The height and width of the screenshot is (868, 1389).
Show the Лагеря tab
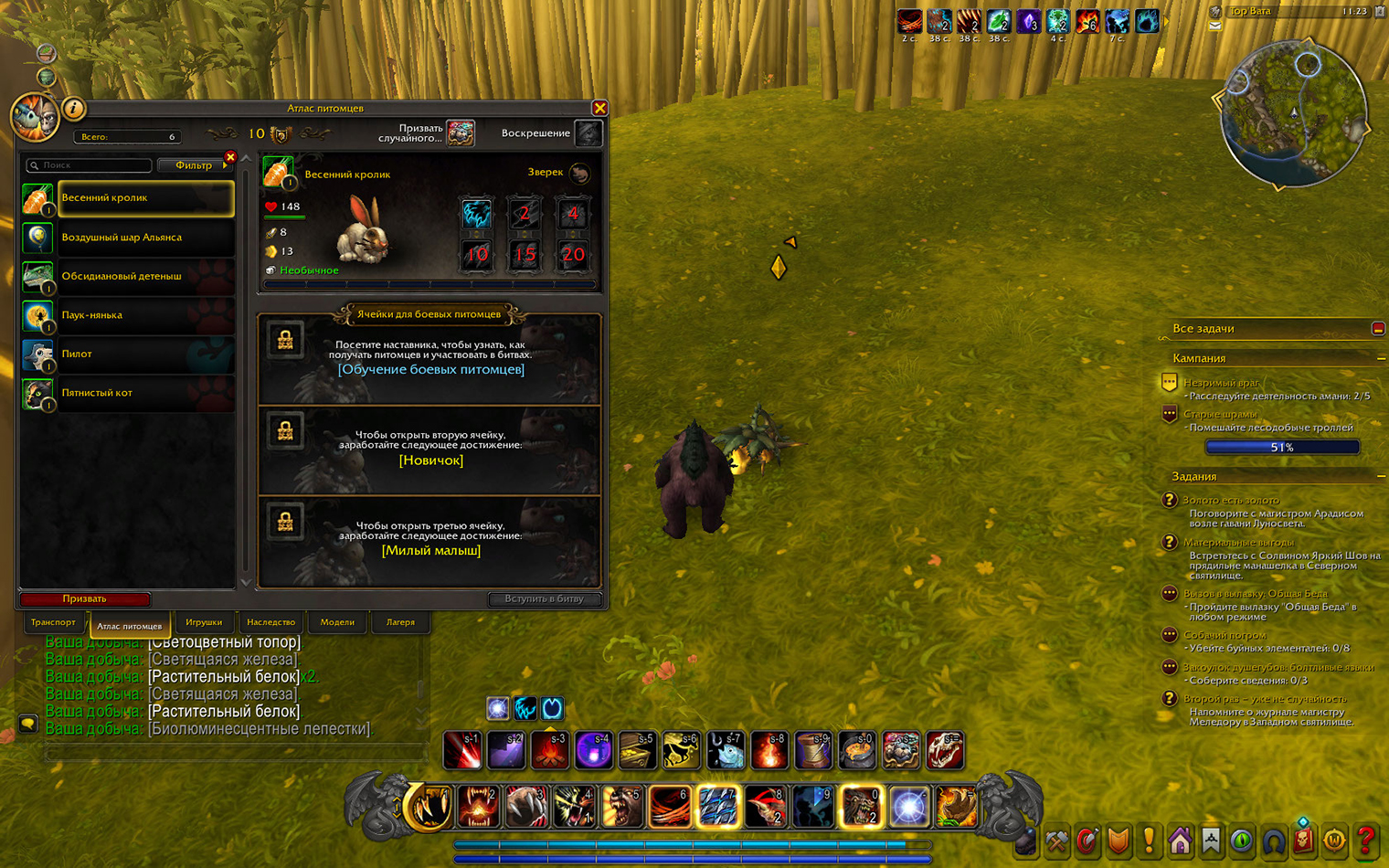(400, 622)
